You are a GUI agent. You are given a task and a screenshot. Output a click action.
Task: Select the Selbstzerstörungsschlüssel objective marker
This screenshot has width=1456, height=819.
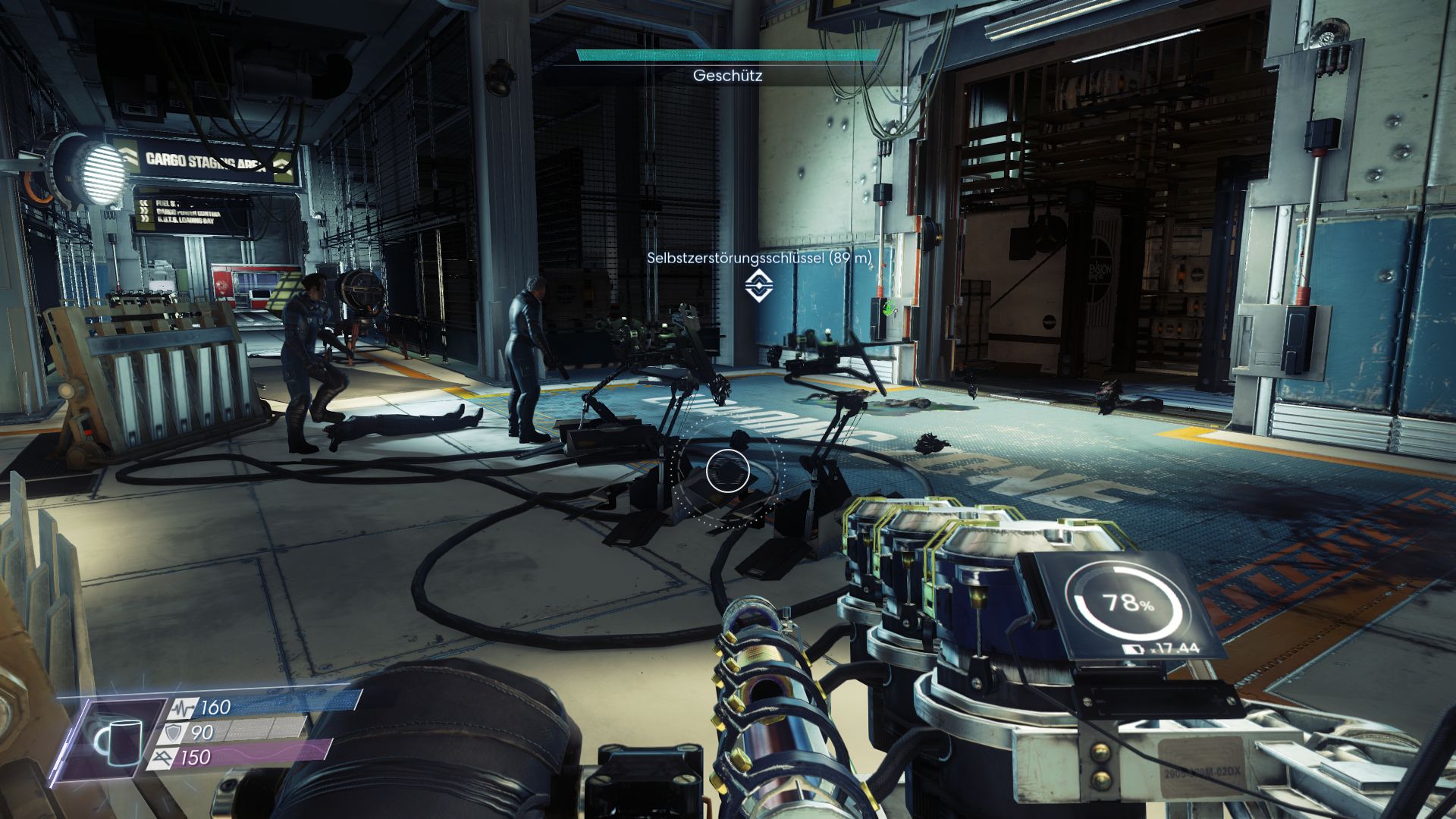758,286
